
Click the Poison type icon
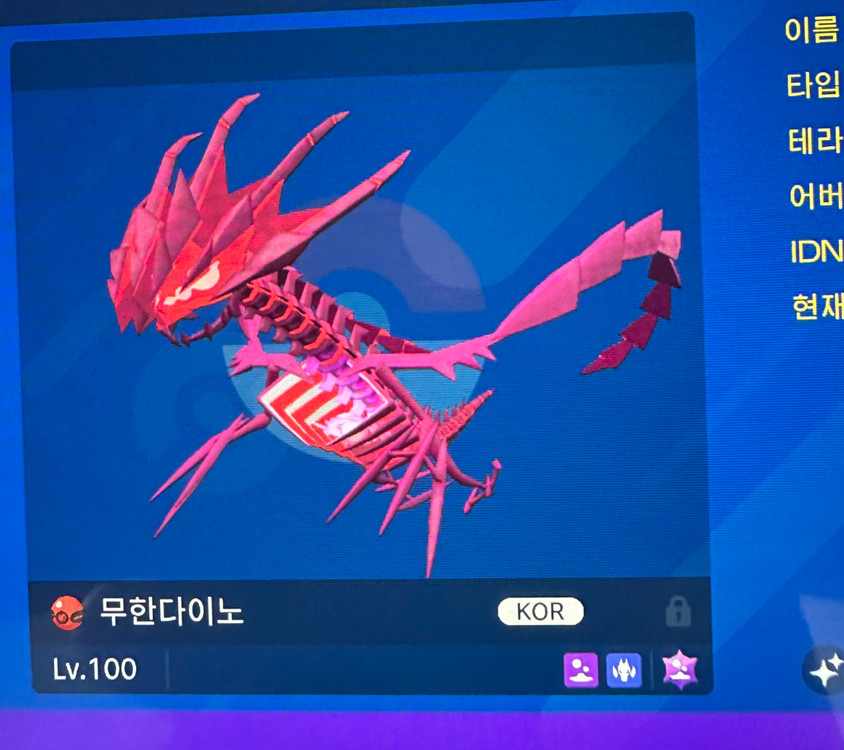click(581, 669)
